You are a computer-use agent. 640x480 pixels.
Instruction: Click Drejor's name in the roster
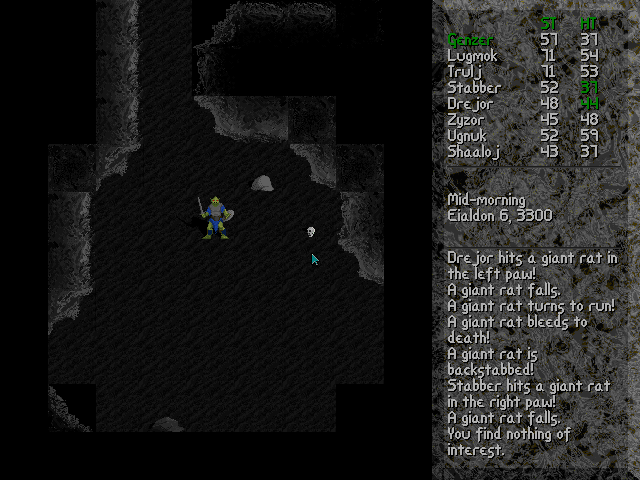470,104
